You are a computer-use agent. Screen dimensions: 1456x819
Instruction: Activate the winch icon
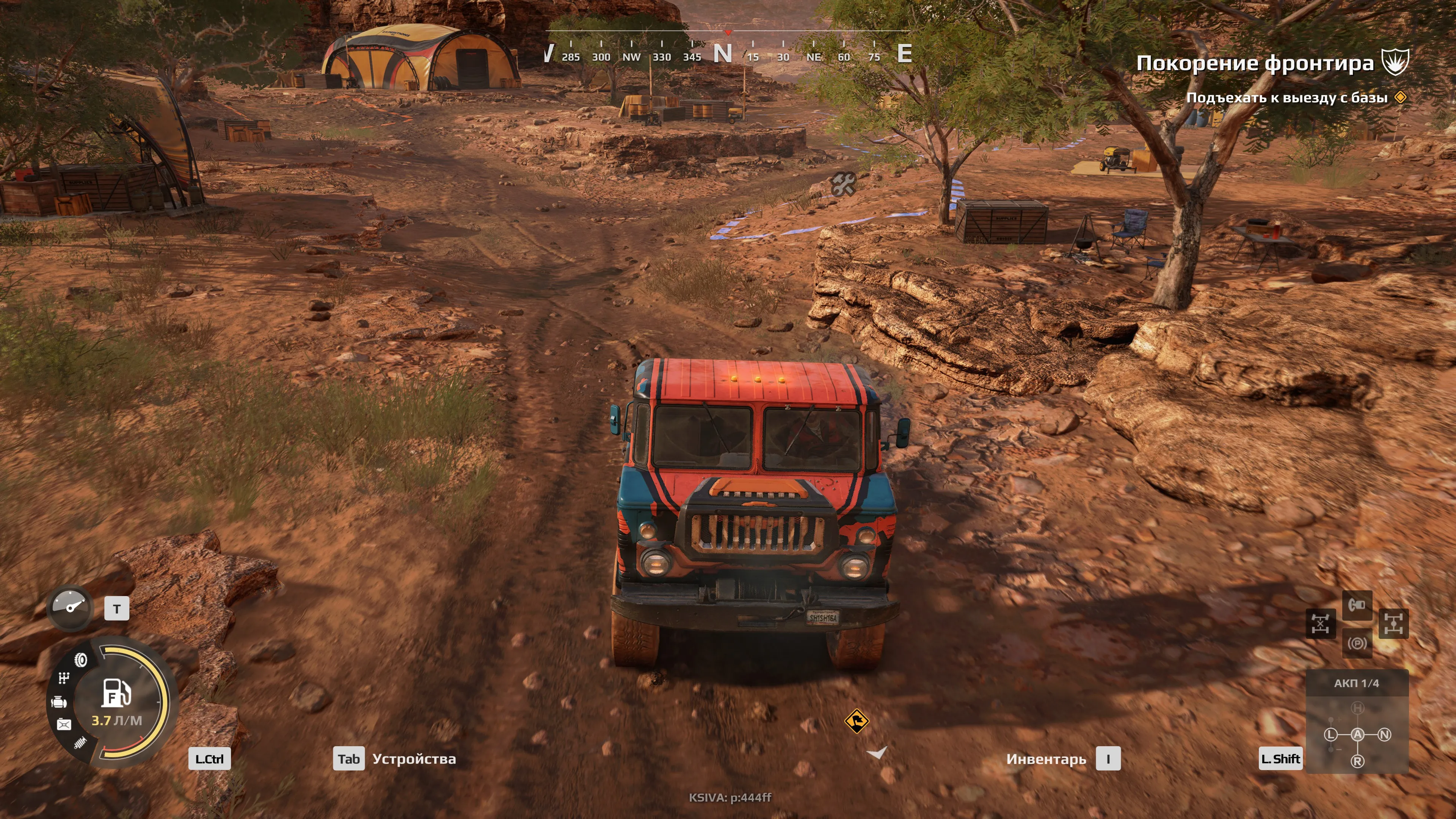[1357, 606]
